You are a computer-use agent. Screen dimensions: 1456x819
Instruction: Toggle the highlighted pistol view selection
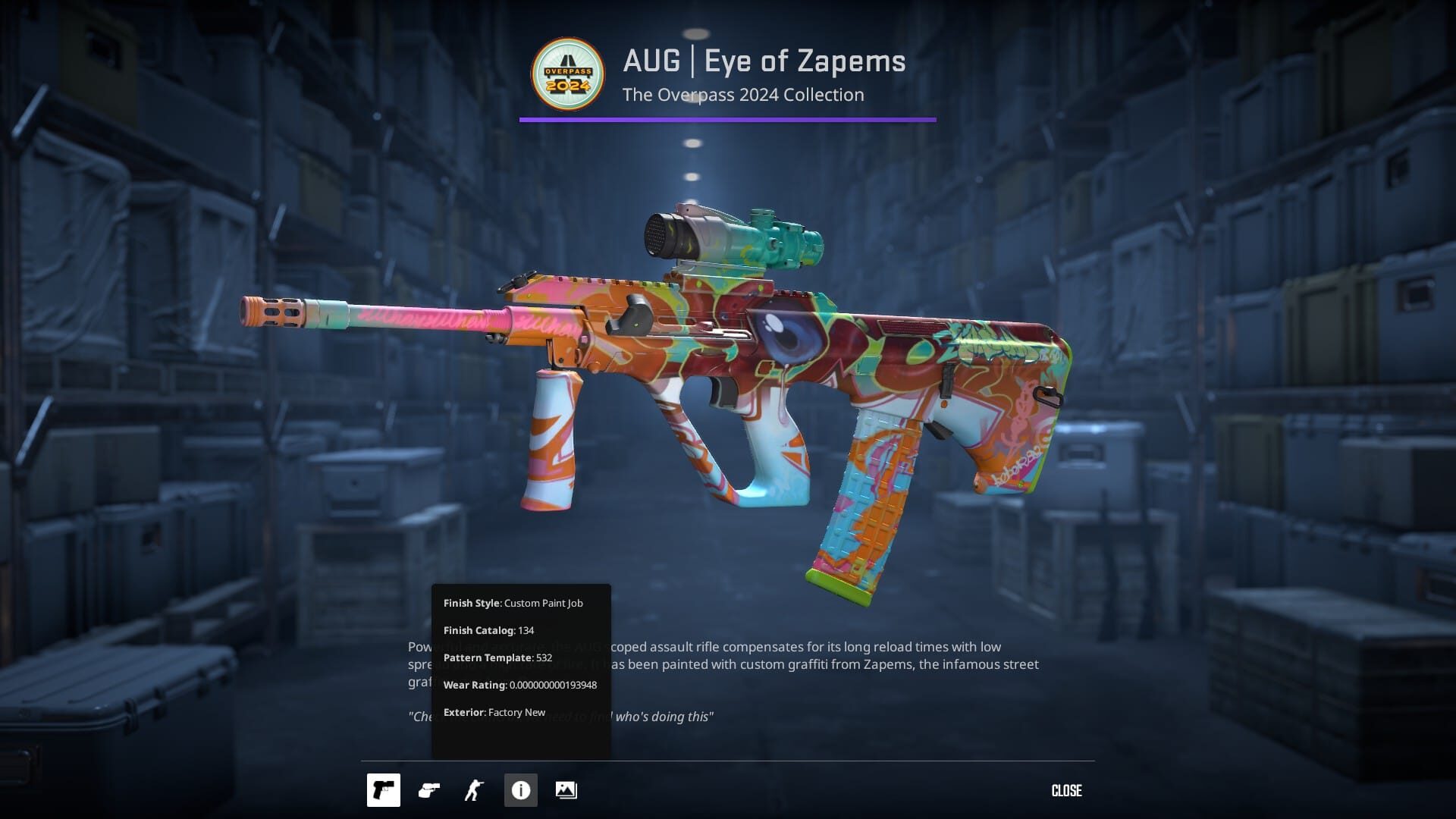tap(384, 789)
